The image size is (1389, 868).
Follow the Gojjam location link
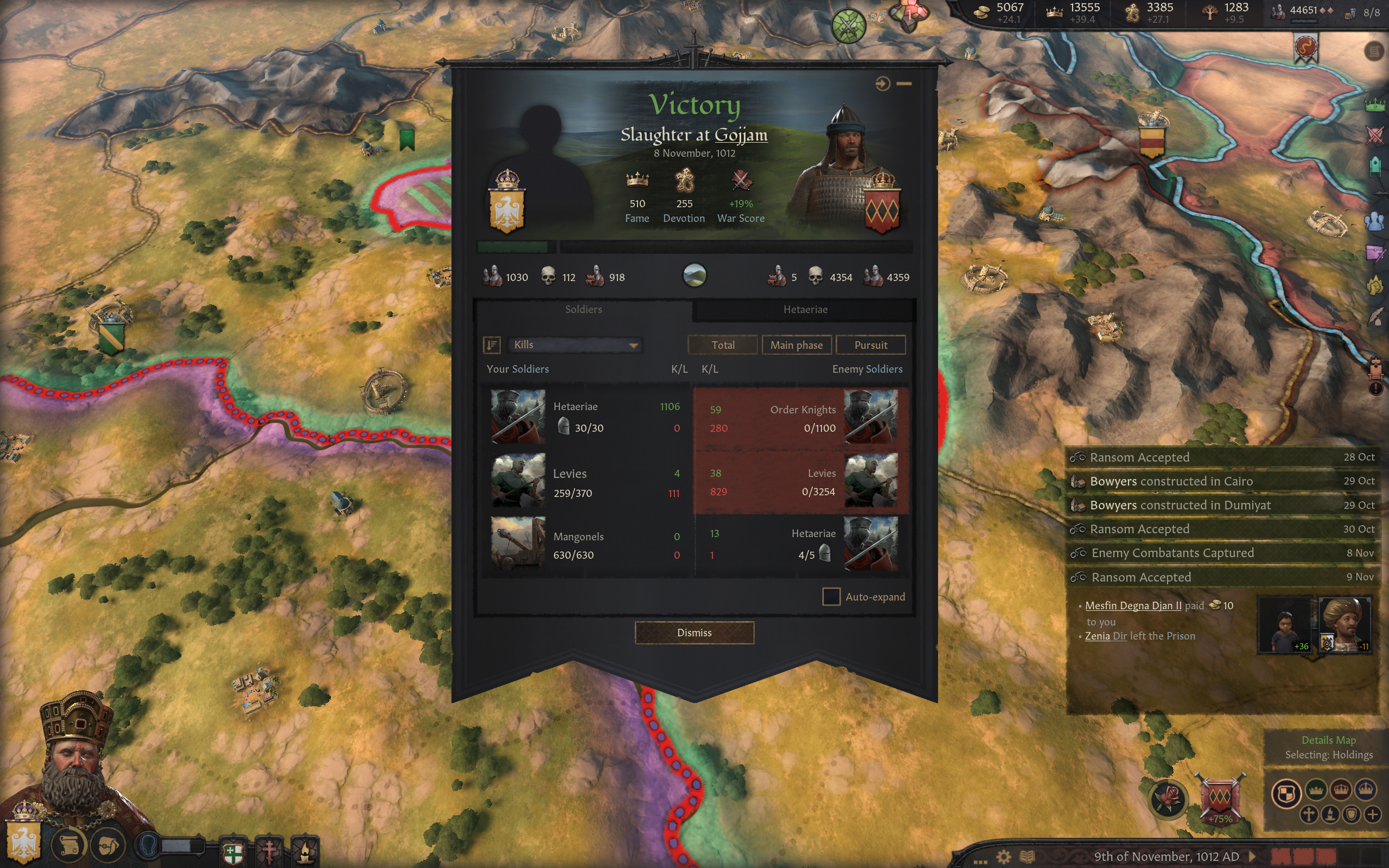point(741,135)
